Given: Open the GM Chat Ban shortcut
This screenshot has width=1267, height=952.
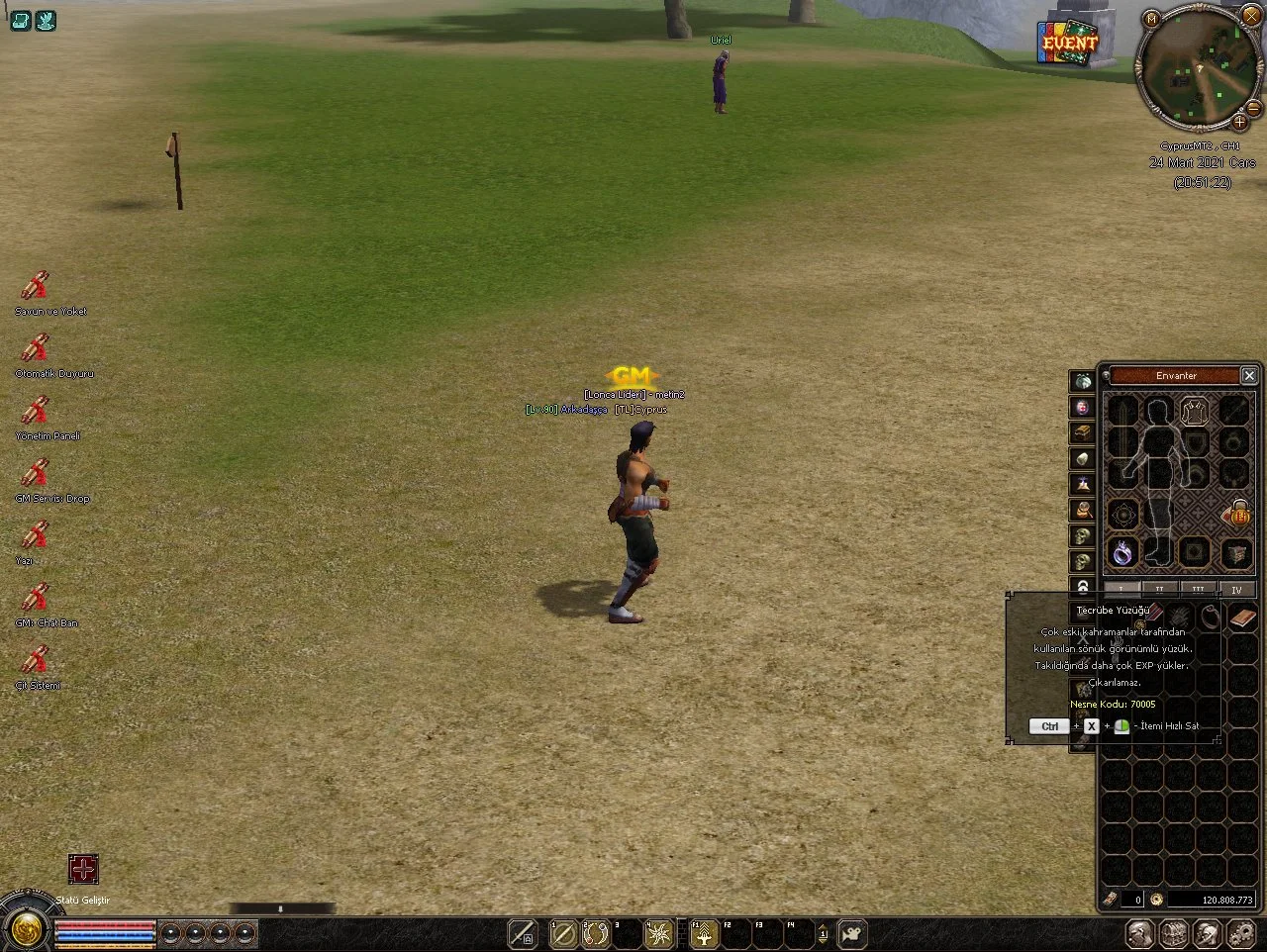Looking at the screenshot, I should (36, 598).
